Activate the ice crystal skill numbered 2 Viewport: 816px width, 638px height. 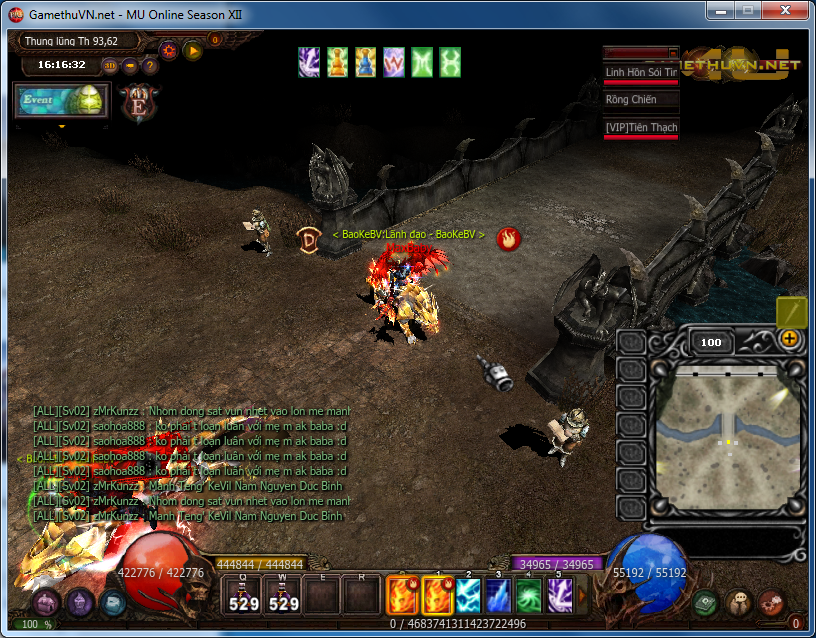click(x=468, y=596)
